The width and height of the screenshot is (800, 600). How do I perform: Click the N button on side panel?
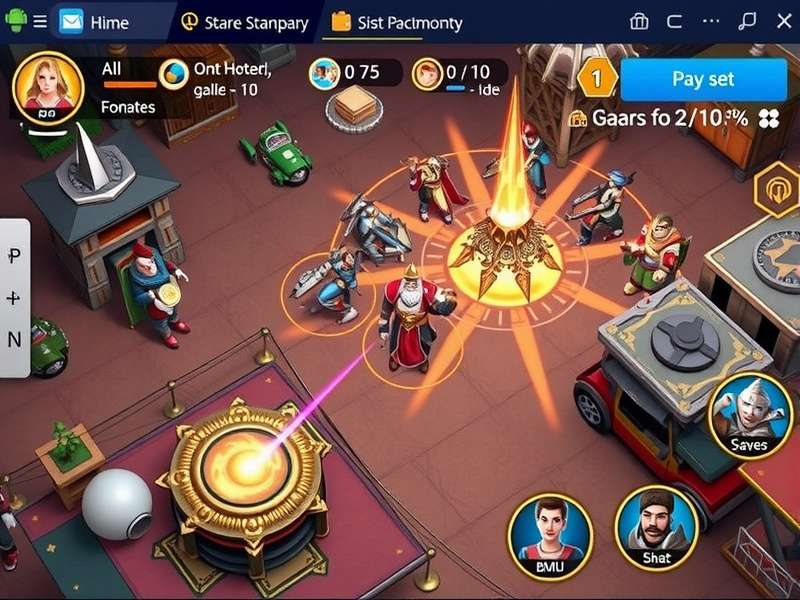pyautogui.click(x=14, y=339)
